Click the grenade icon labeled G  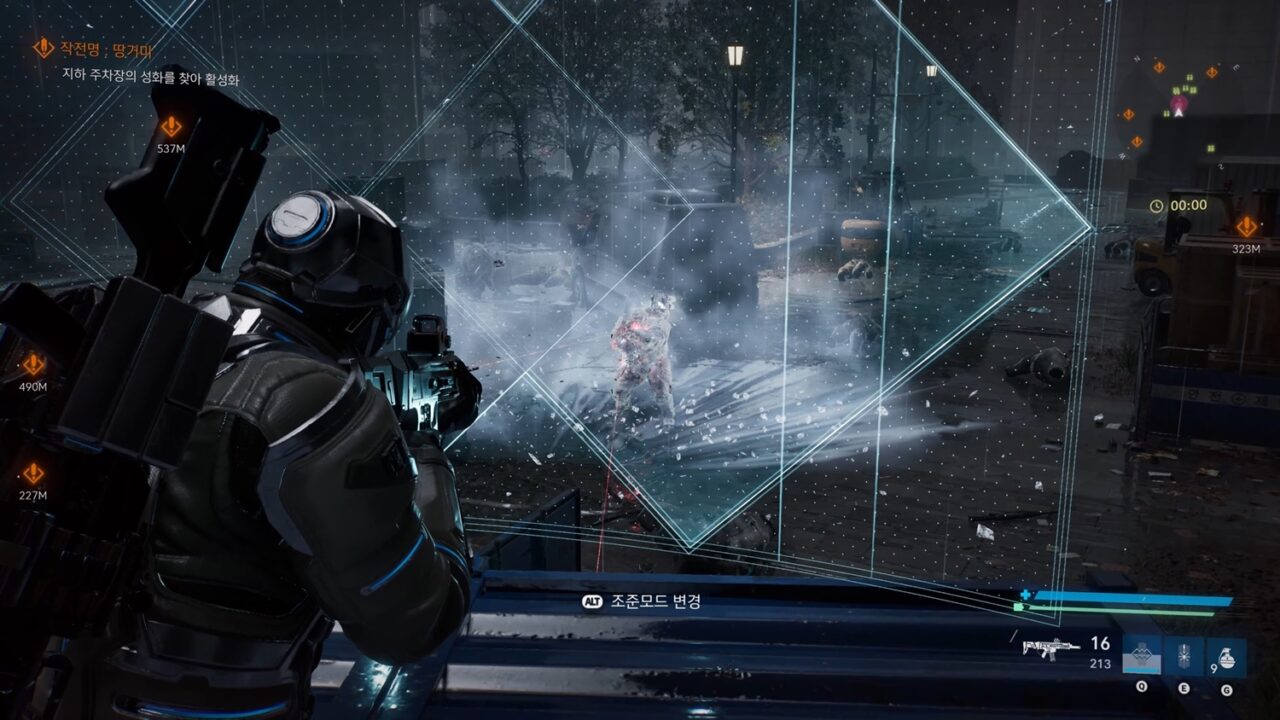(1226, 657)
